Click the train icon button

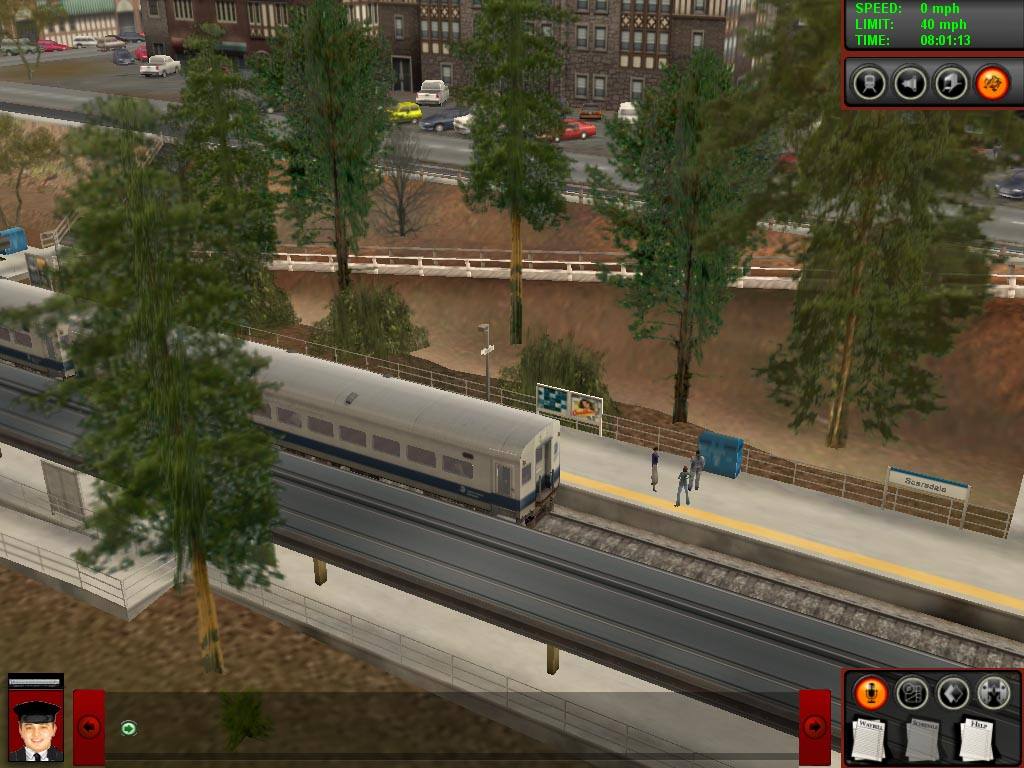coord(870,83)
